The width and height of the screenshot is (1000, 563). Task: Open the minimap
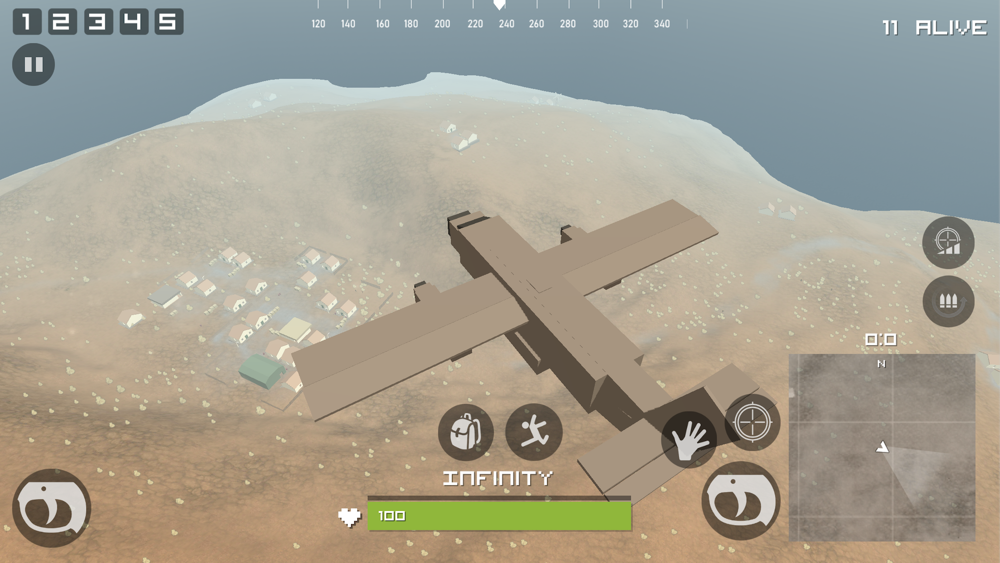[882, 447]
